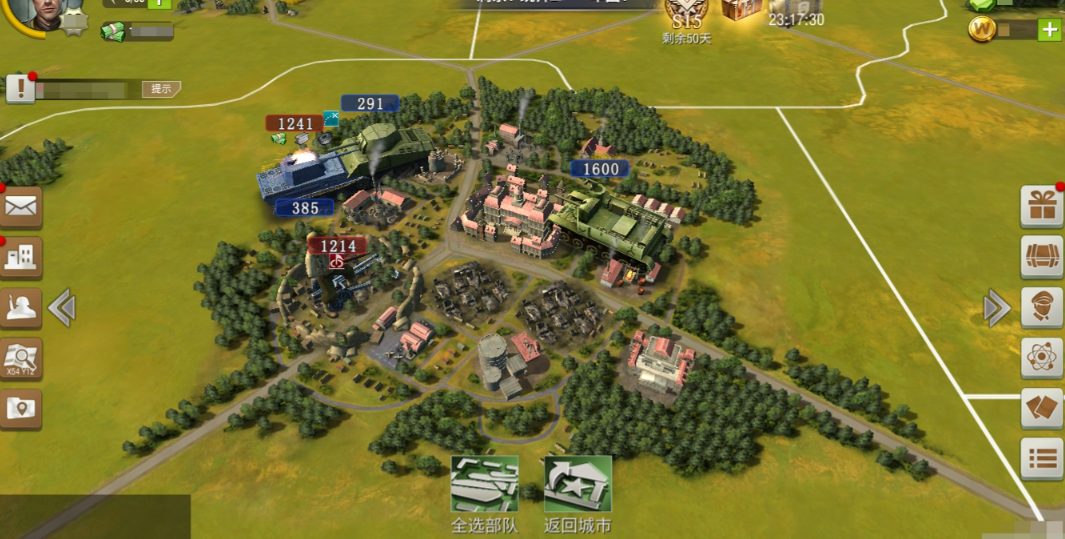The image size is (1065, 539).
Task: Collapse the left sidebar arrow
Action: (62, 308)
